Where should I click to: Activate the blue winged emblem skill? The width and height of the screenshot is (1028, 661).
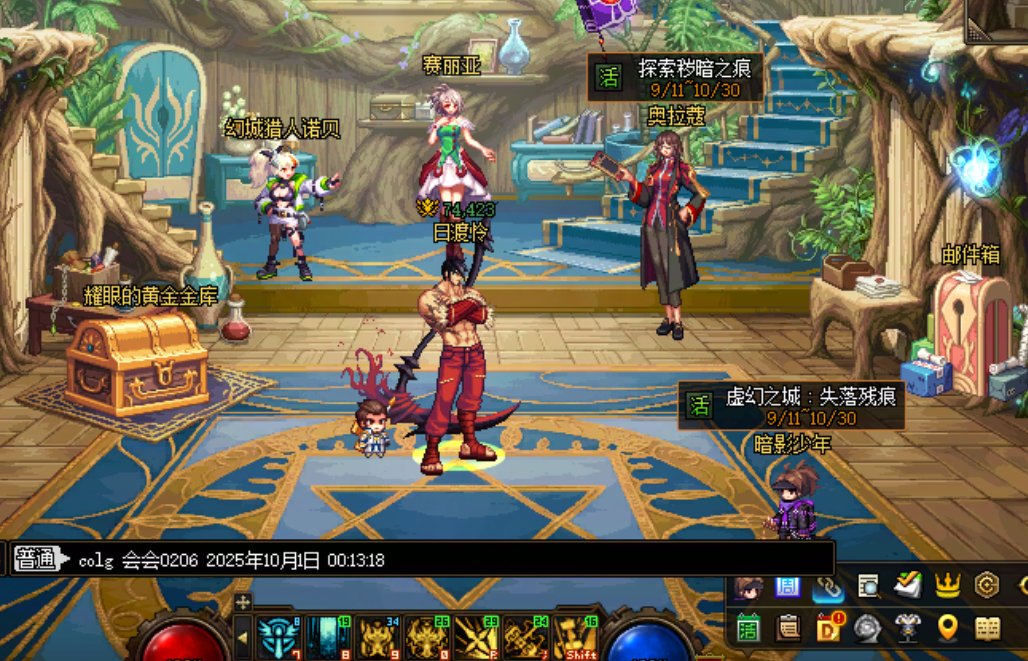tap(279, 638)
